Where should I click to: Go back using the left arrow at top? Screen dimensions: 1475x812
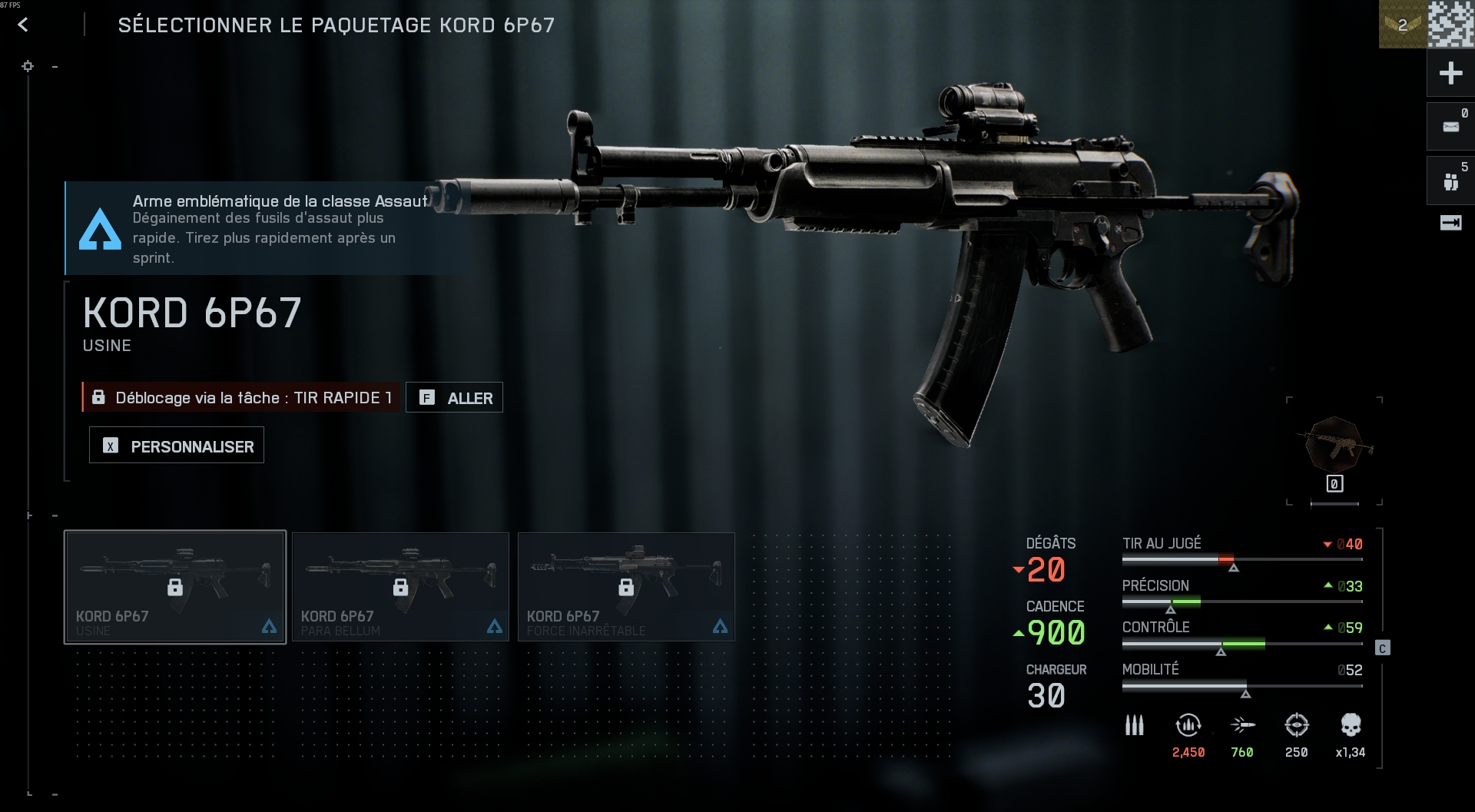[x=23, y=24]
